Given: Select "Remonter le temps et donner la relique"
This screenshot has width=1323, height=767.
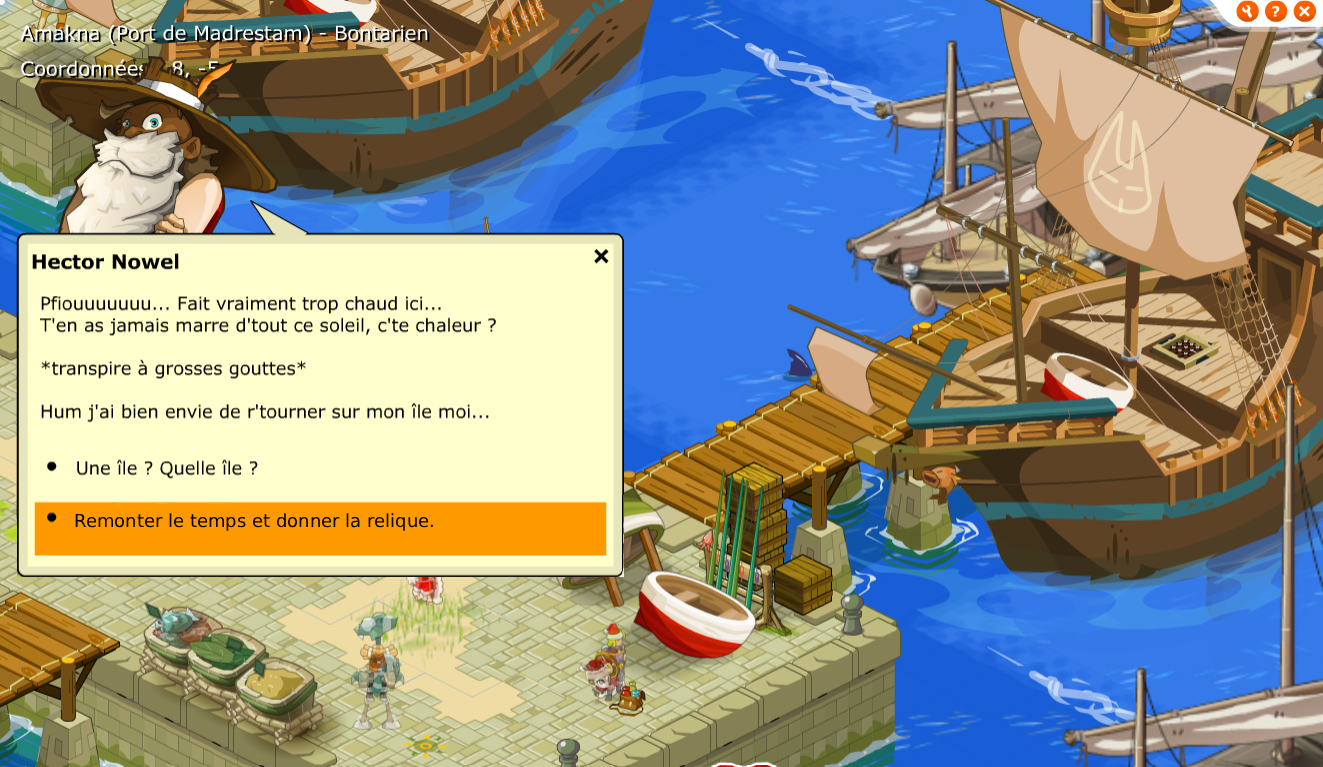Looking at the screenshot, I should (x=254, y=521).
